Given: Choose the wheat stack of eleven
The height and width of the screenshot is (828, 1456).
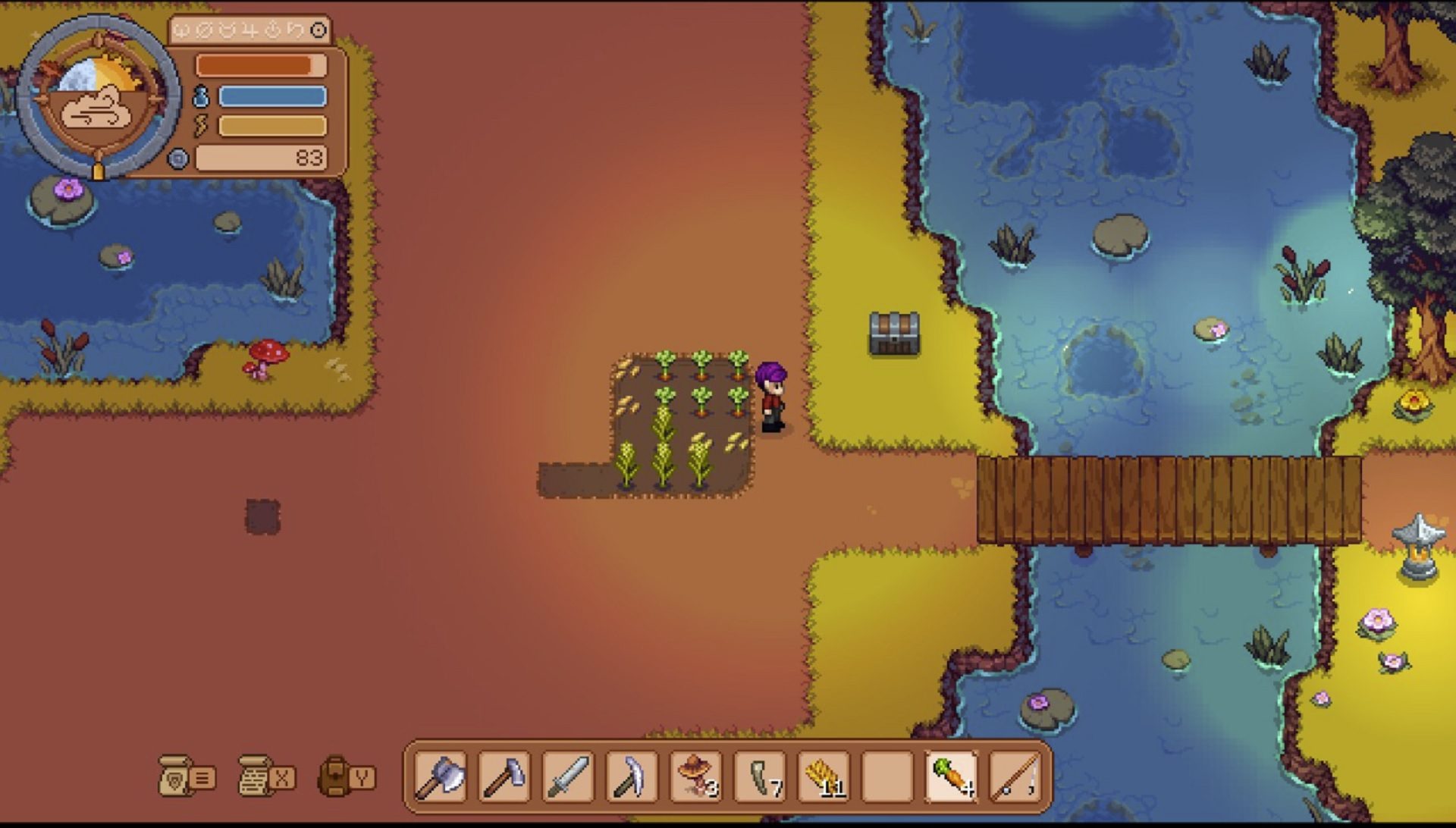Looking at the screenshot, I should coord(824,777).
